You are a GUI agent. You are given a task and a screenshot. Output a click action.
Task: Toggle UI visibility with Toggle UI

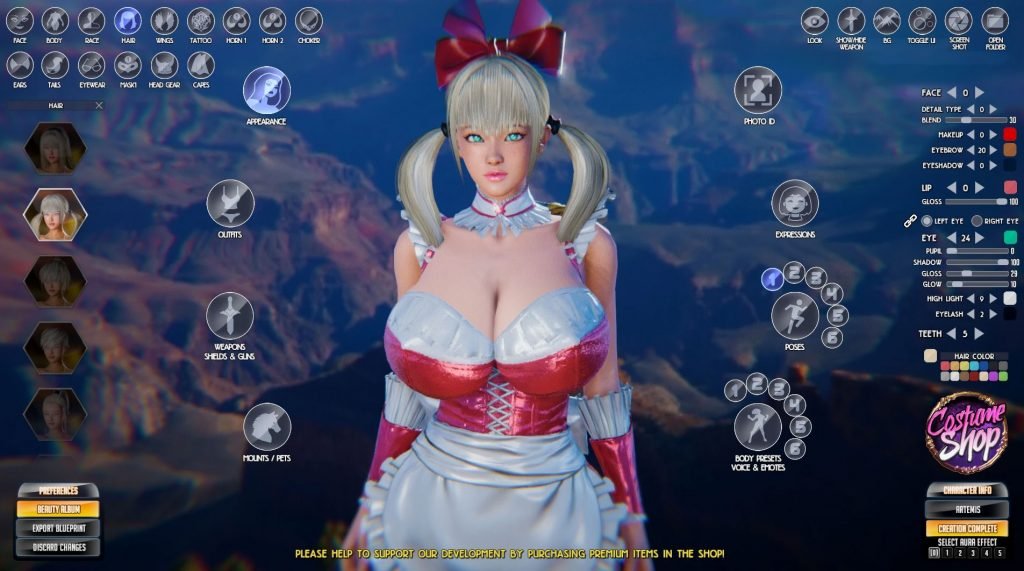click(922, 21)
